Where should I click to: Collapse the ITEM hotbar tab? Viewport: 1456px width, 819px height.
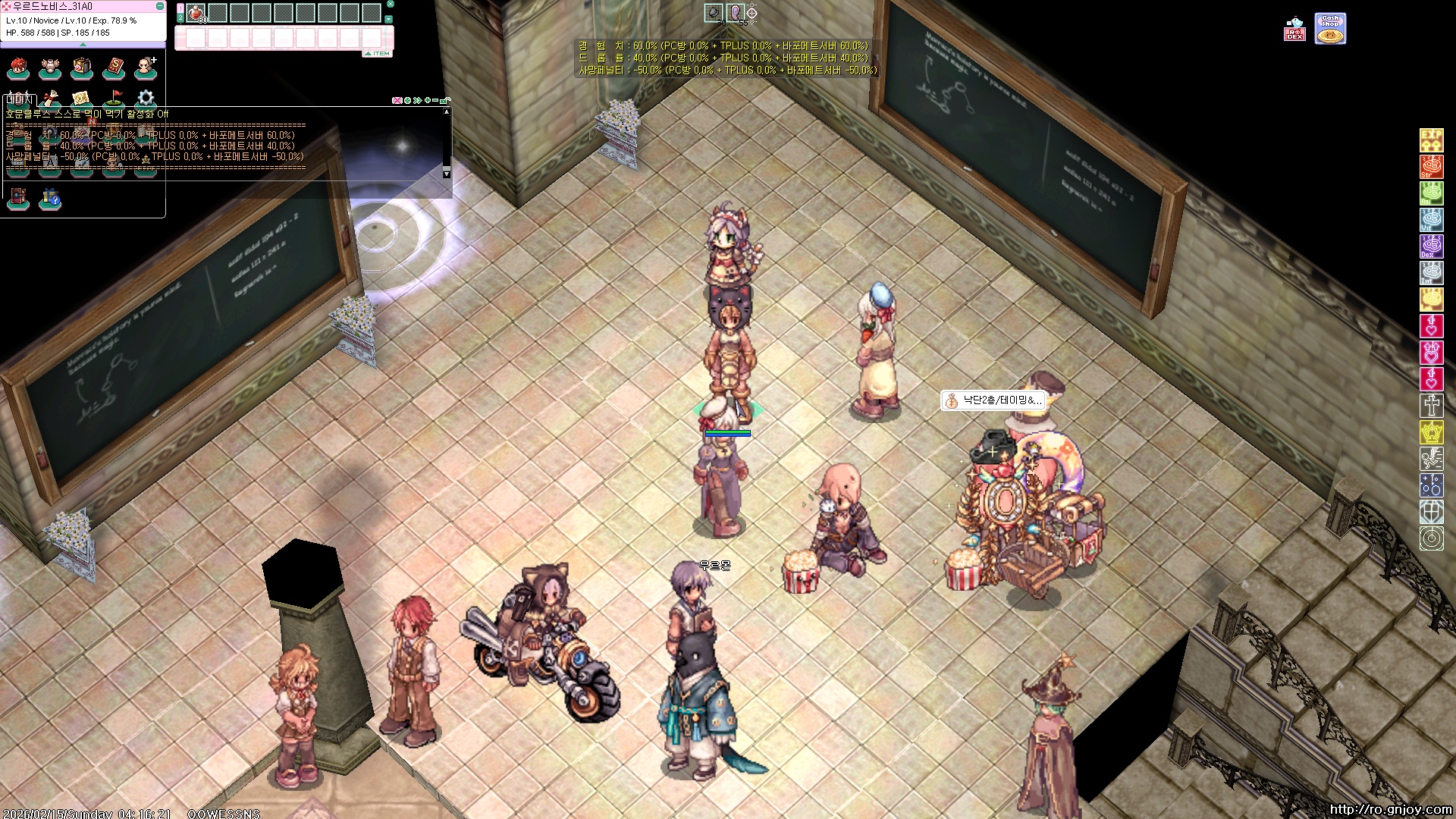click(377, 54)
